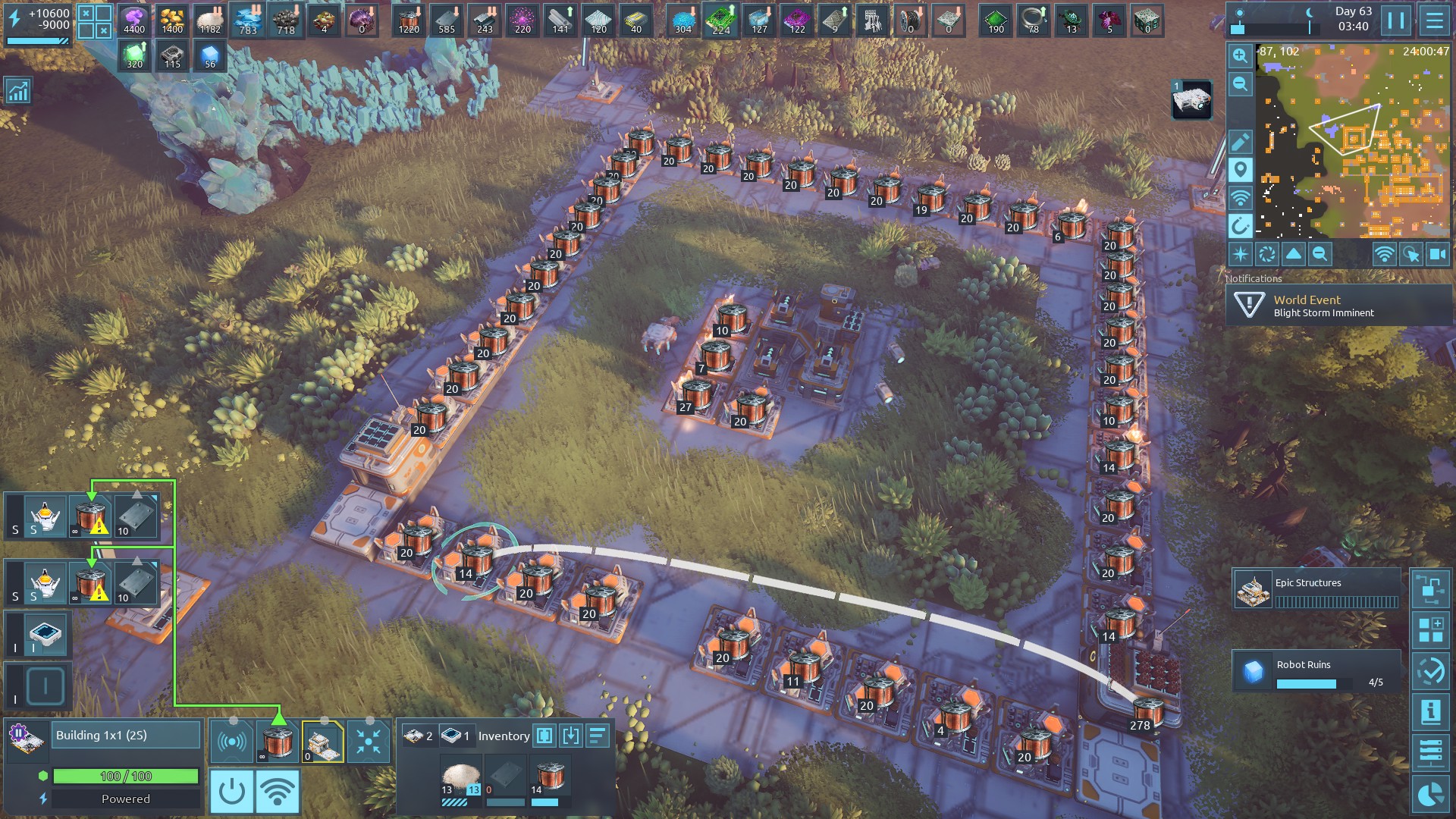
Task: Open the pie chart faction panel
Action: pos(1431,794)
